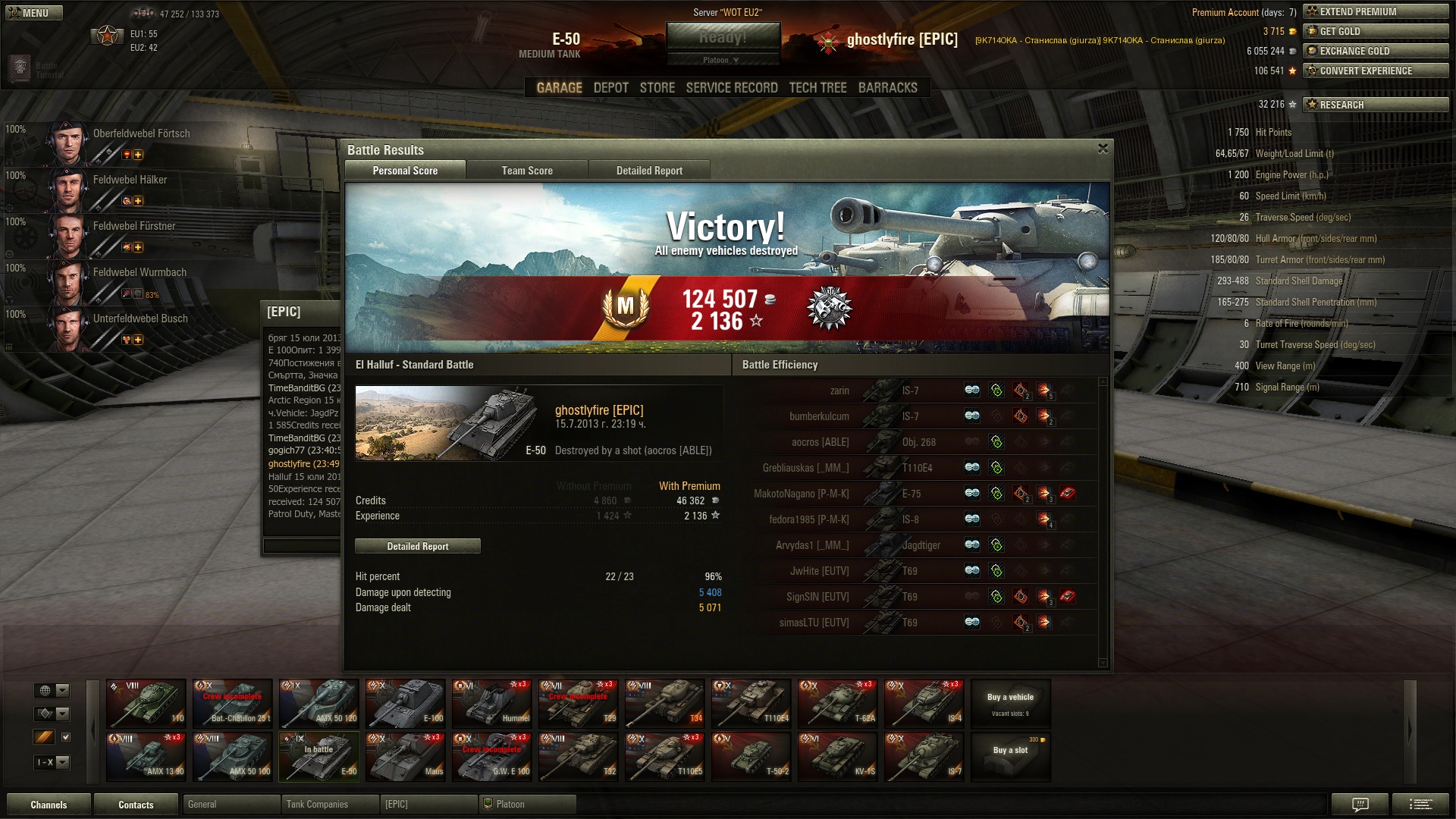Open the Research button
This screenshot has width=1456, height=819.
(1375, 105)
